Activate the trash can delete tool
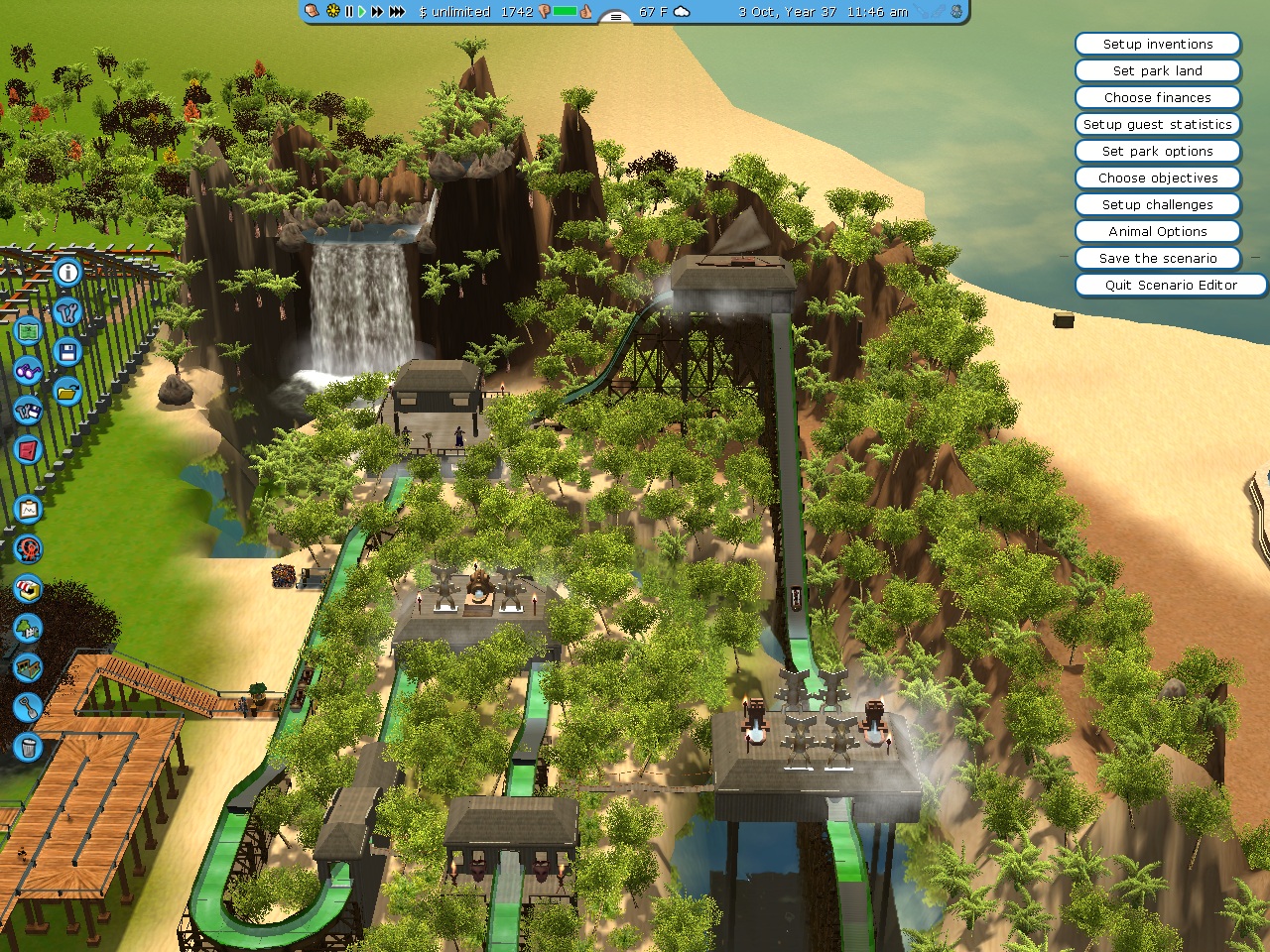 click(29, 746)
